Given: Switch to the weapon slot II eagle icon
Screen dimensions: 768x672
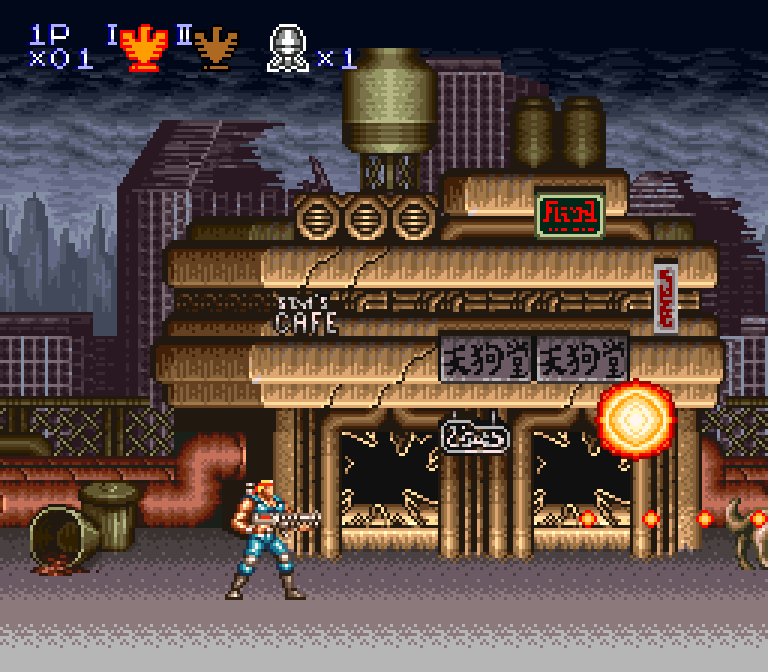Looking at the screenshot, I should pos(215,47).
